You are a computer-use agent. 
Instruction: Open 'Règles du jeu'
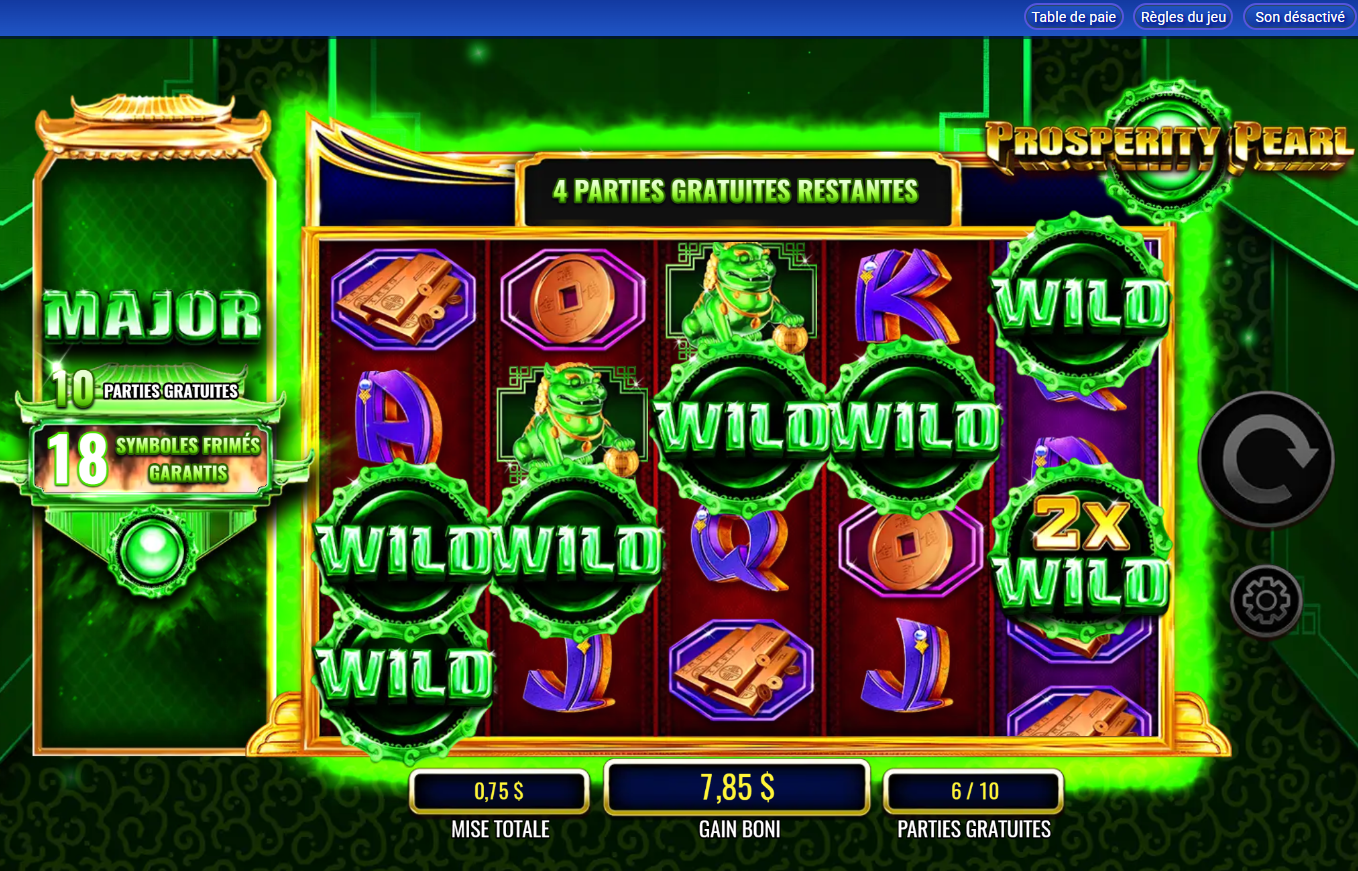[x=1182, y=16]
